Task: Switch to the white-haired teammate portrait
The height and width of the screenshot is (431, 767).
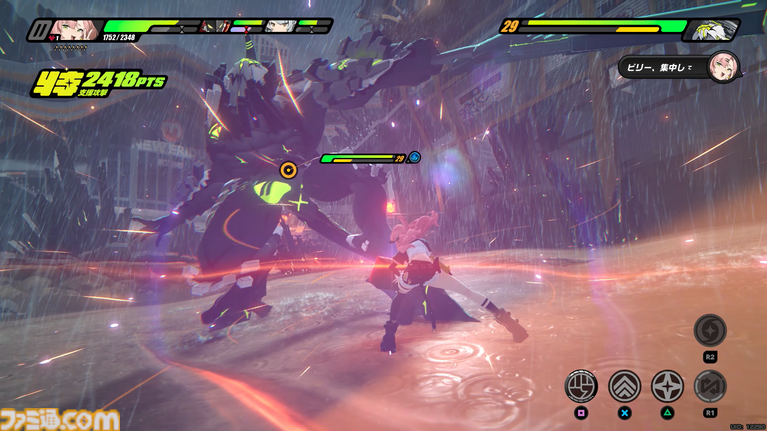Action: point(281,27)
